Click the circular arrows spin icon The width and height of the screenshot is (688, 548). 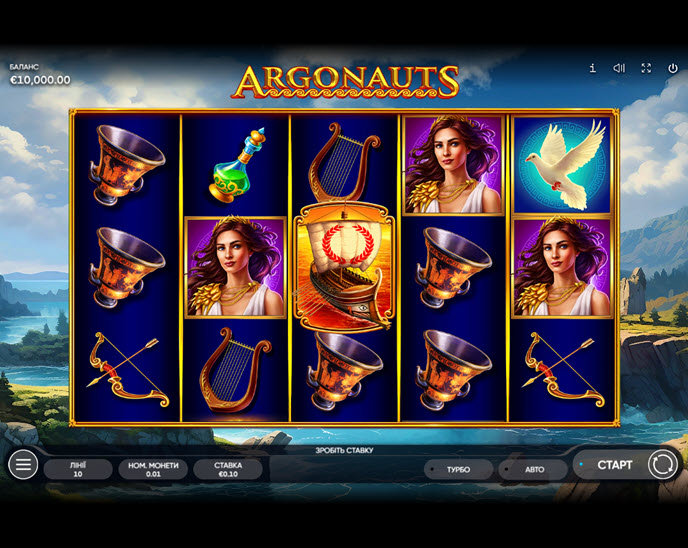click(662, 464)
